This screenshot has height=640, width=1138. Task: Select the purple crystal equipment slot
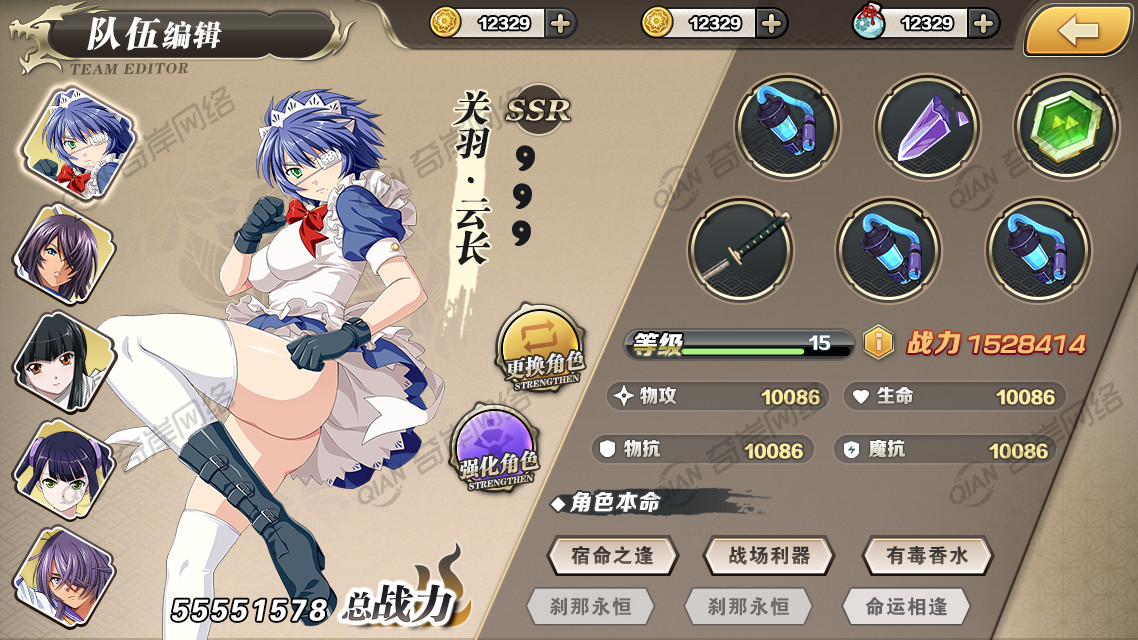tap(927, 128)
